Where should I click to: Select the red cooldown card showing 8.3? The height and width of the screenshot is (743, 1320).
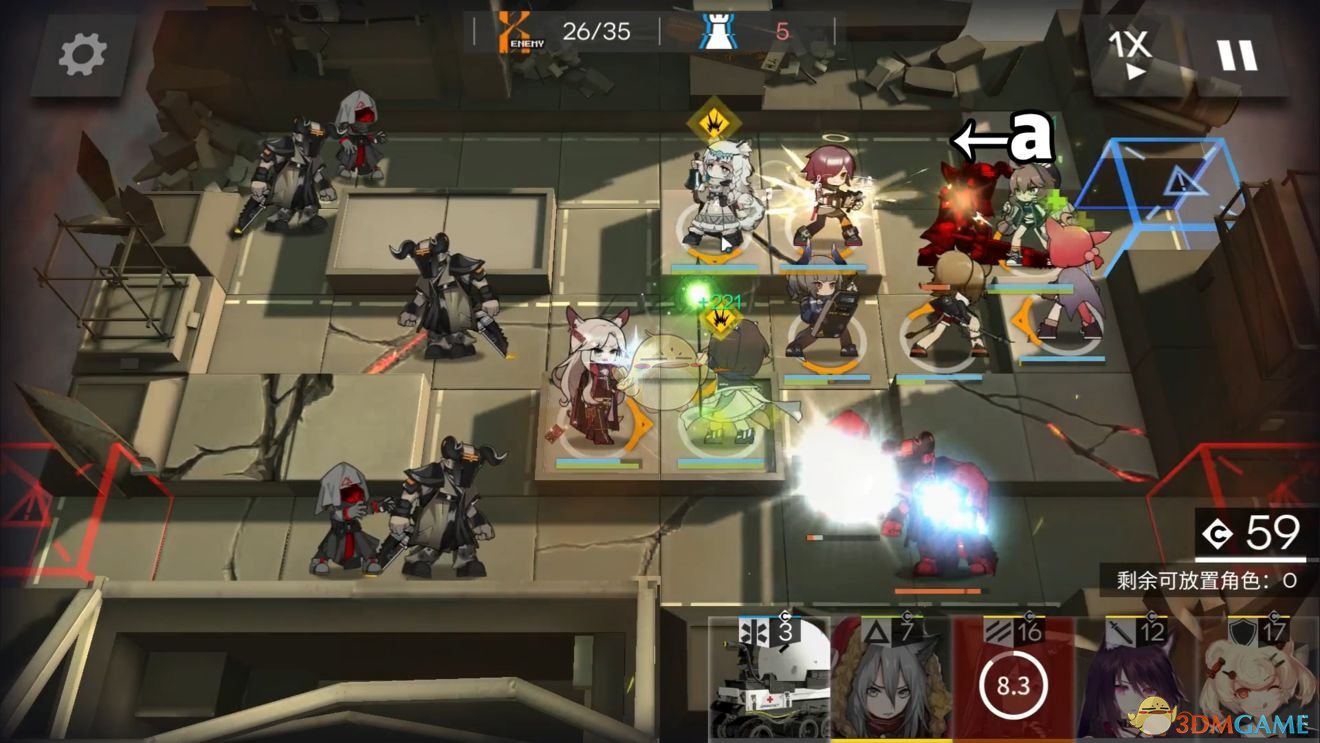click(1012, 680)
